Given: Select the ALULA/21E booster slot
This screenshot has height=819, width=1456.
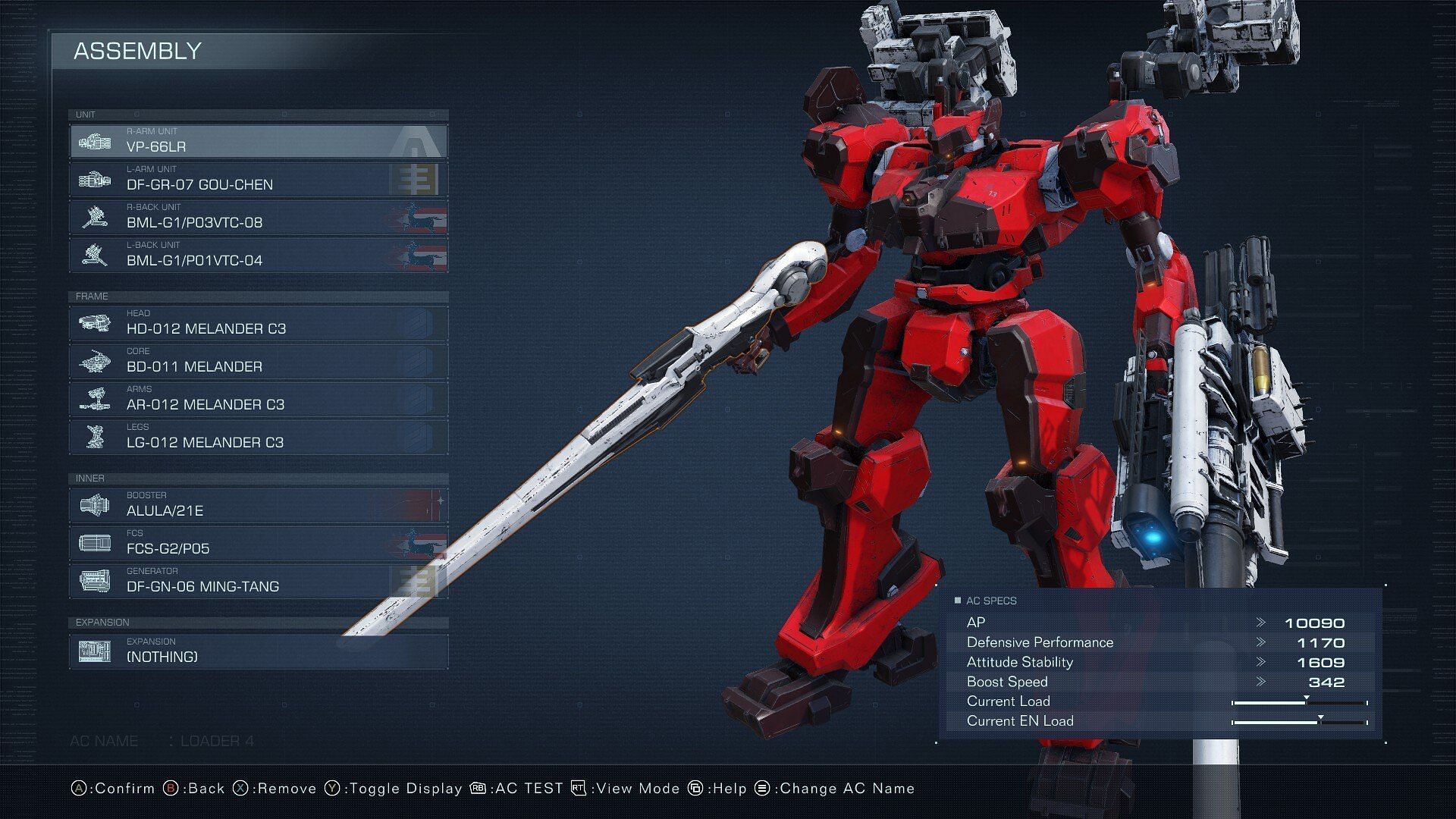Looking at the screenshot, I should (258, 506).
